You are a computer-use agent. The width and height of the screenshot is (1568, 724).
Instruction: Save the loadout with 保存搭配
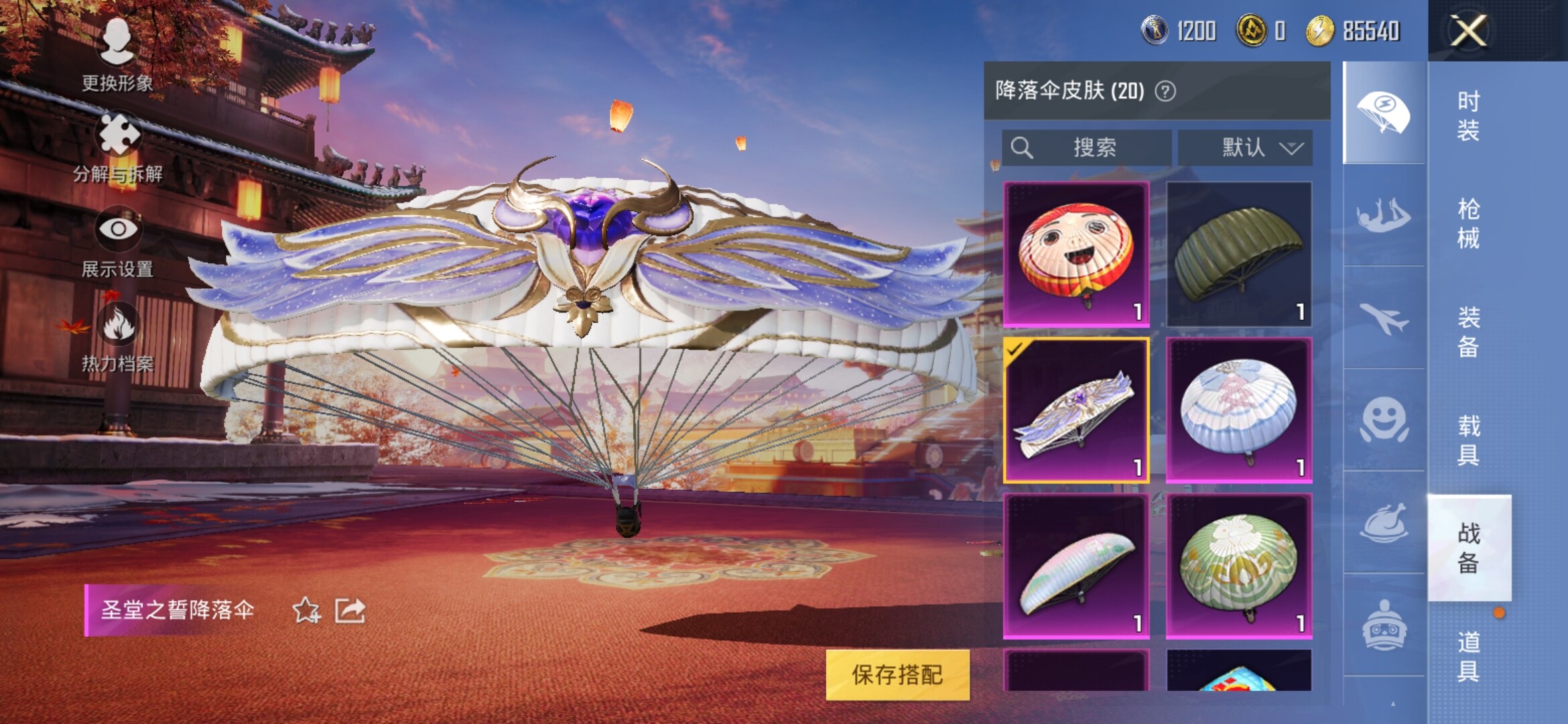[897, 674]
